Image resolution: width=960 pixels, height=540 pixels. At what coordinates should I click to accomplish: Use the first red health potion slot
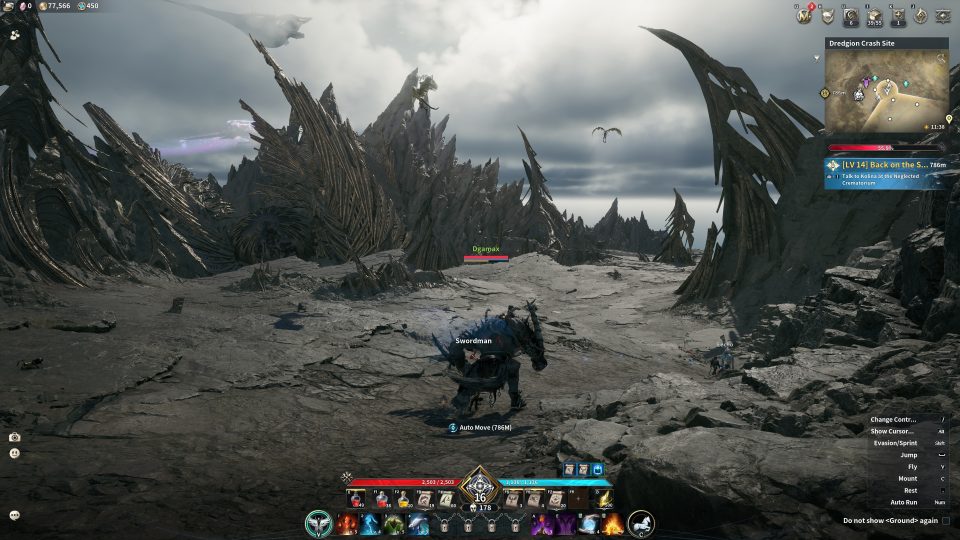tap(357, 498)
